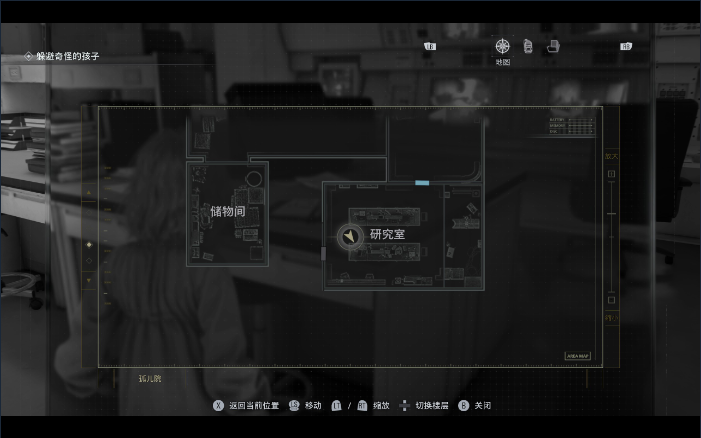
Task: Zoom out with the 缩小 minus button
Action: tap(612, 300)
